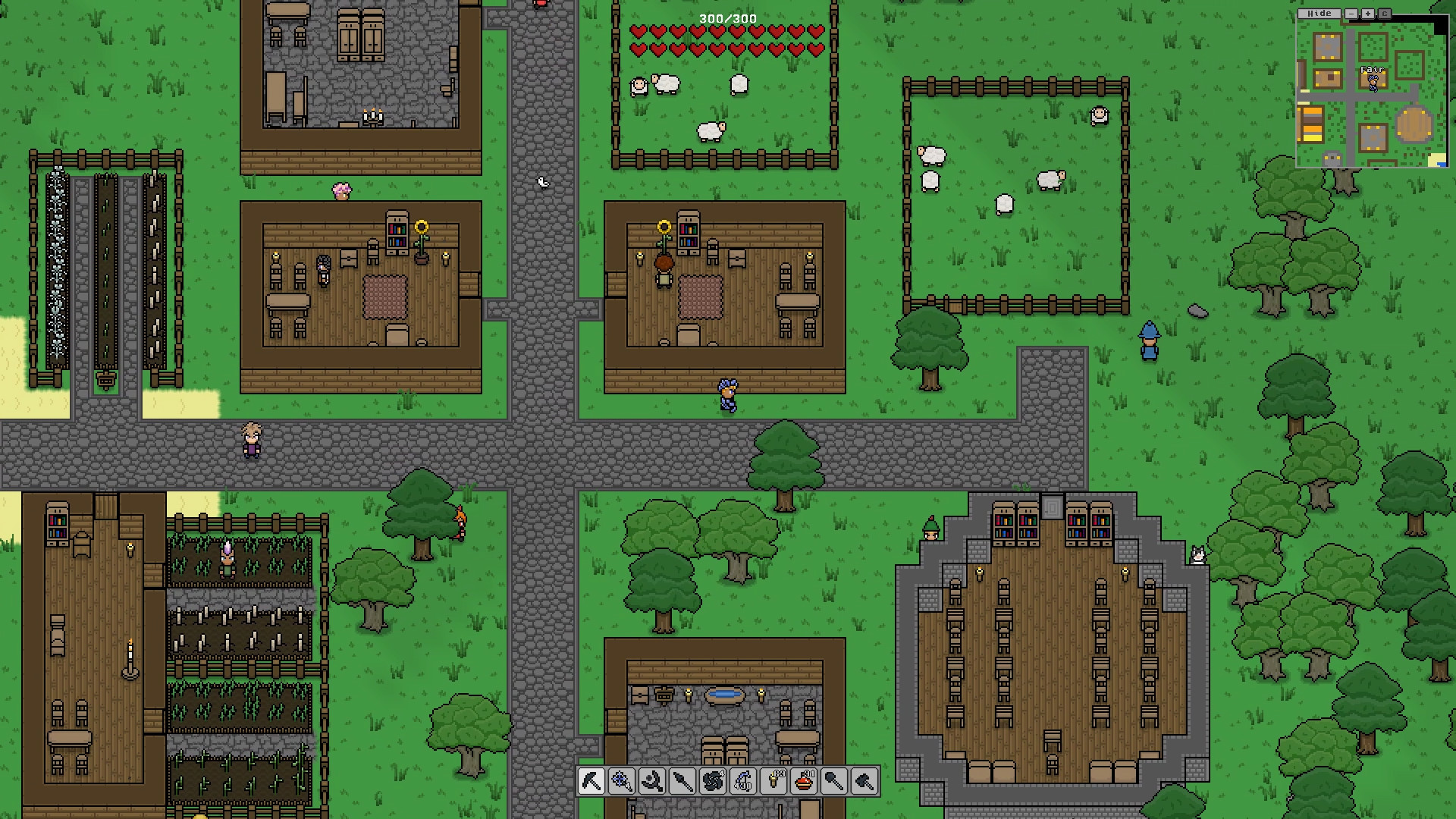The width and height of the screenshot is (1456, 819).
Task: Select the spear in the hotbar
Action: click(x=683, y=782)
